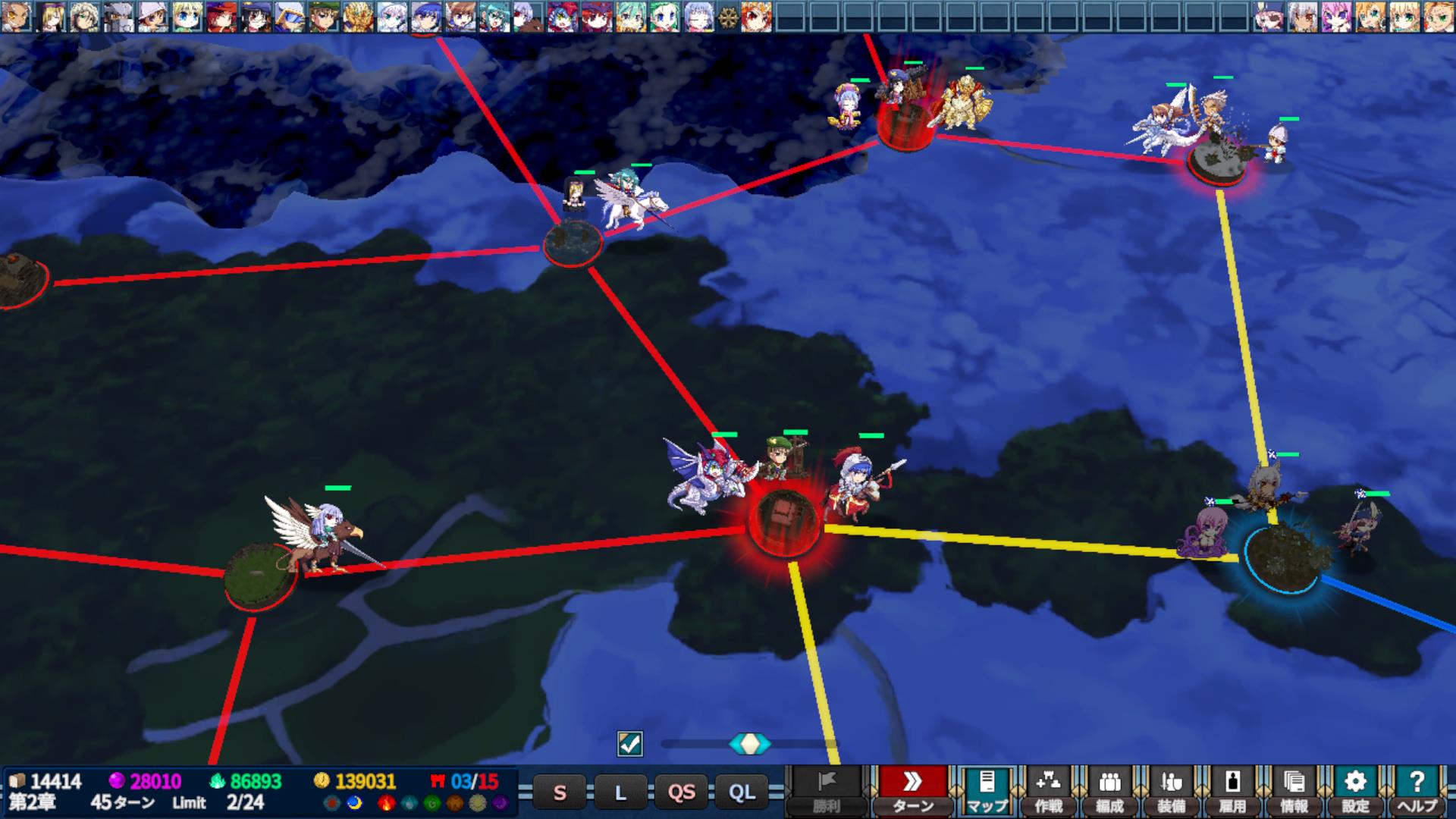The height and width of the screenshot is (819, 1456).
Task: Select the red-hatted character portrait in roster
Action: [x=221, y=17]
